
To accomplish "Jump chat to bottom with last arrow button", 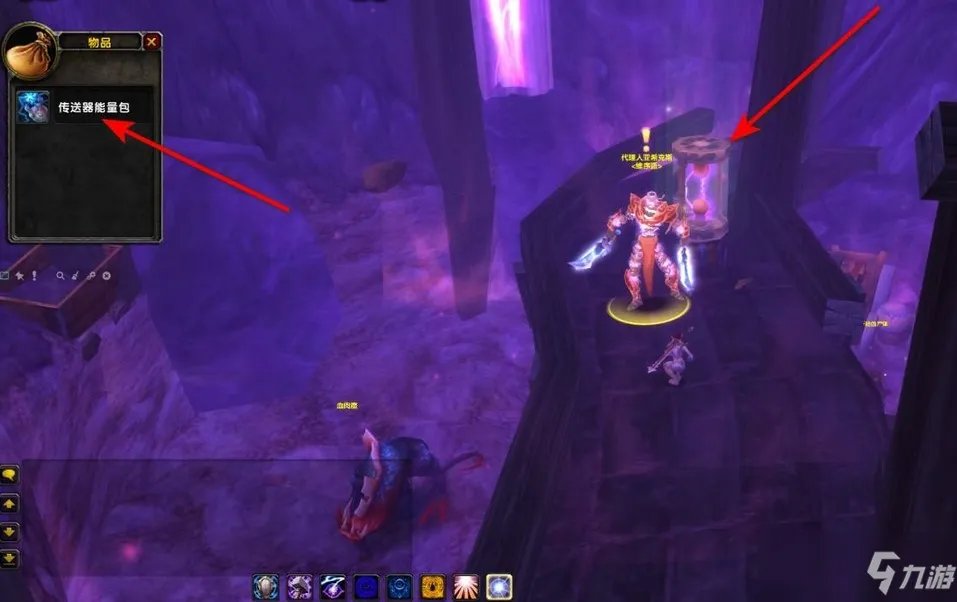I will coord(9,557).
